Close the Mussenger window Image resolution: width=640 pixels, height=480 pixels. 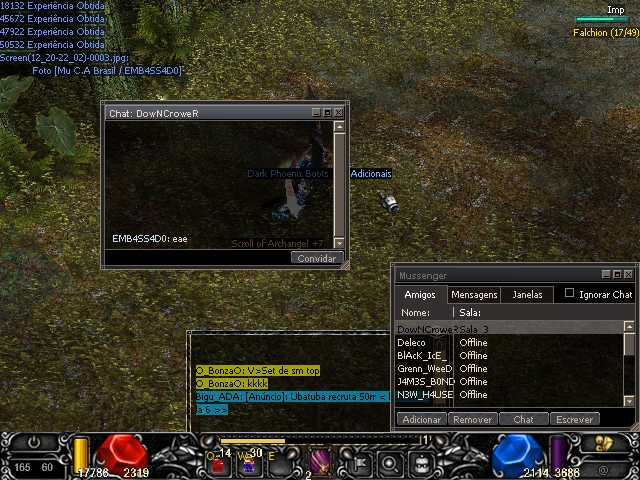click(x=629, y=274)
